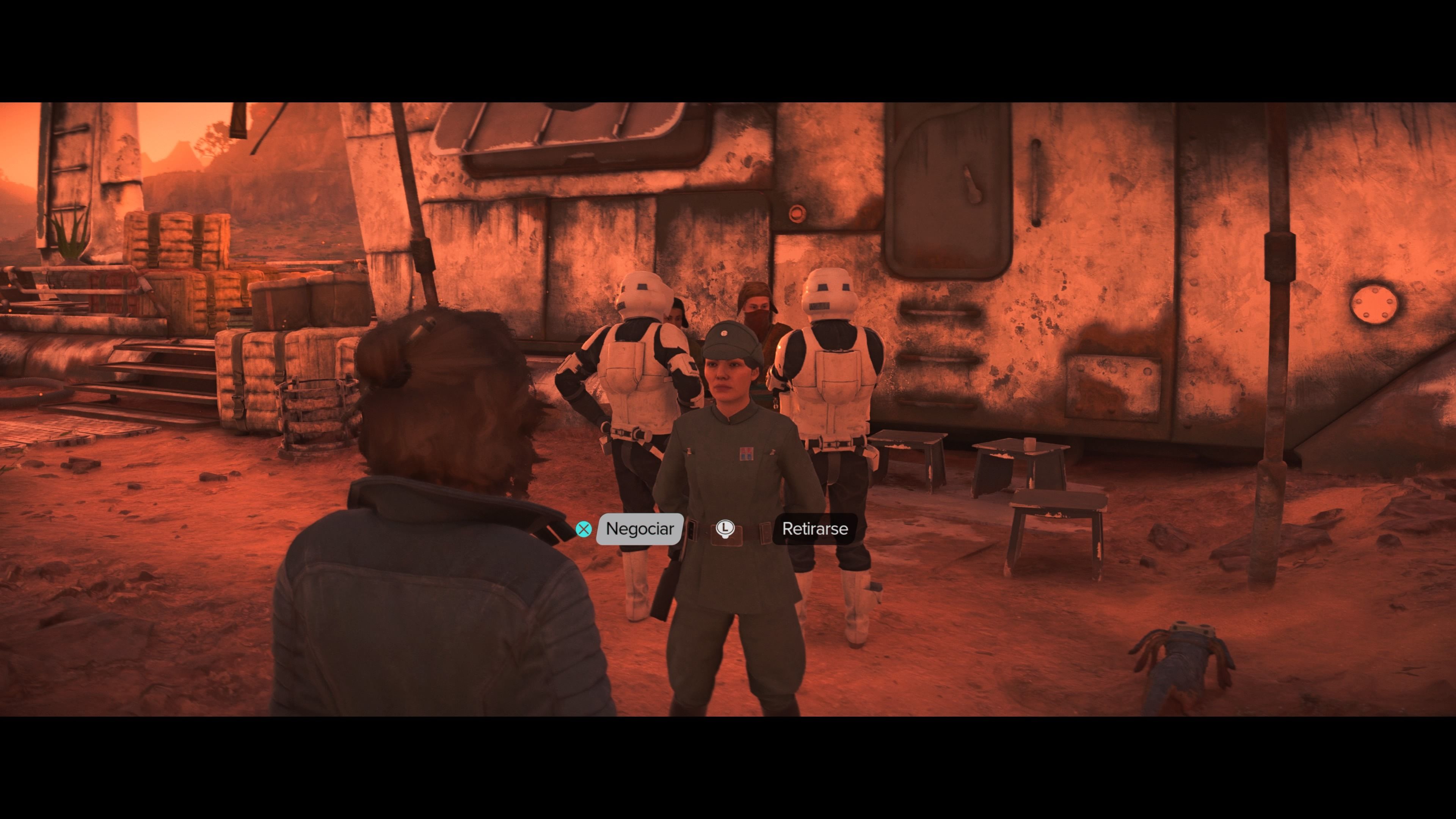Click the Retirarse text label
This screenshot has height=819, width=1456.
(814, 529)
